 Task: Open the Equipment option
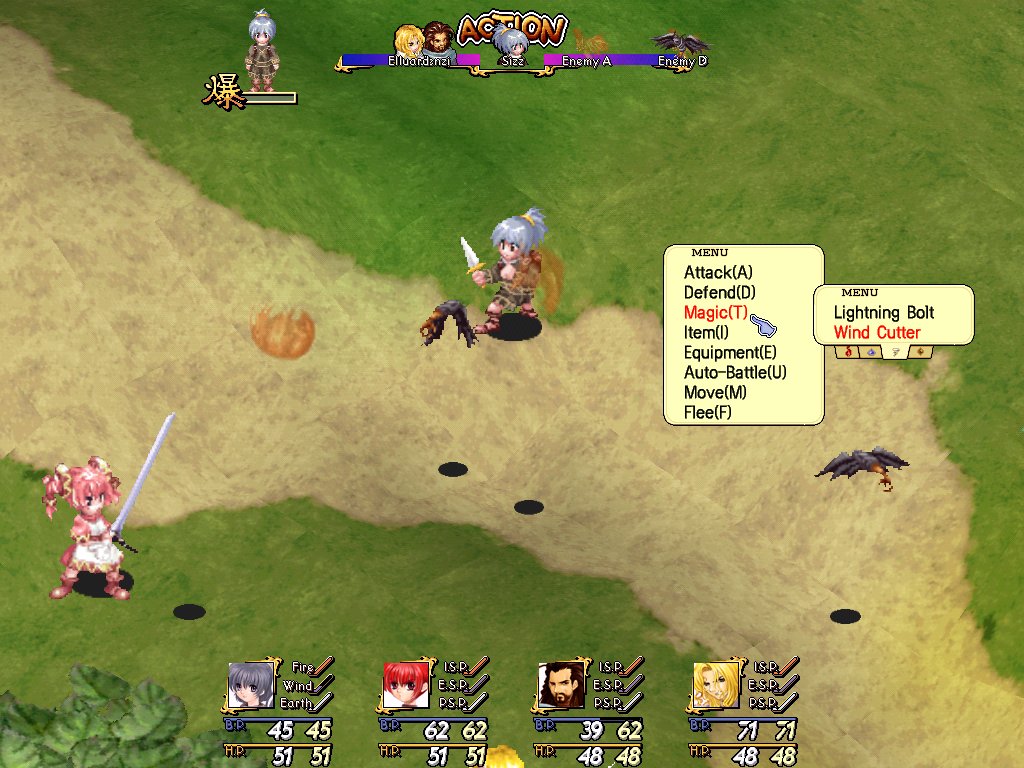click(730, 352)
